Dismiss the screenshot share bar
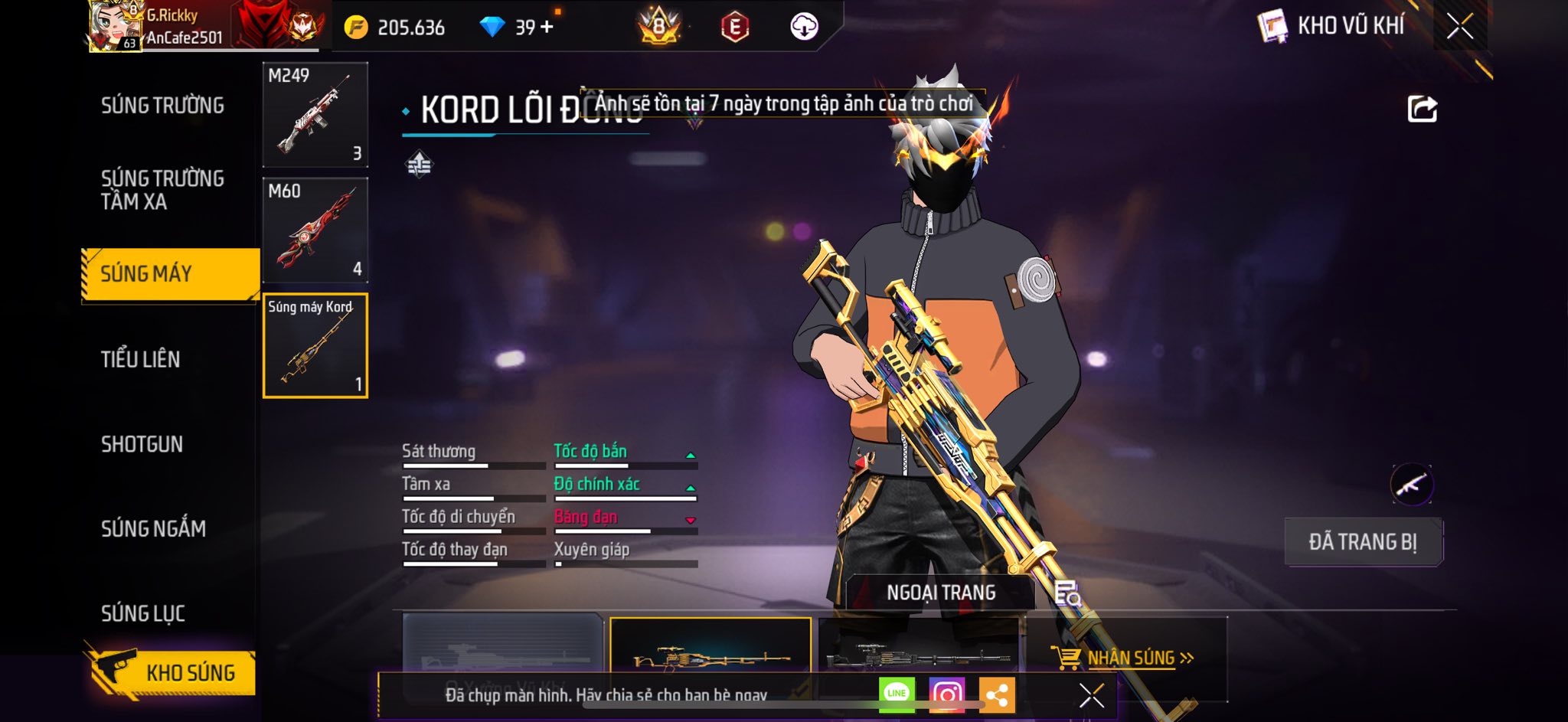 [1091, 695]
